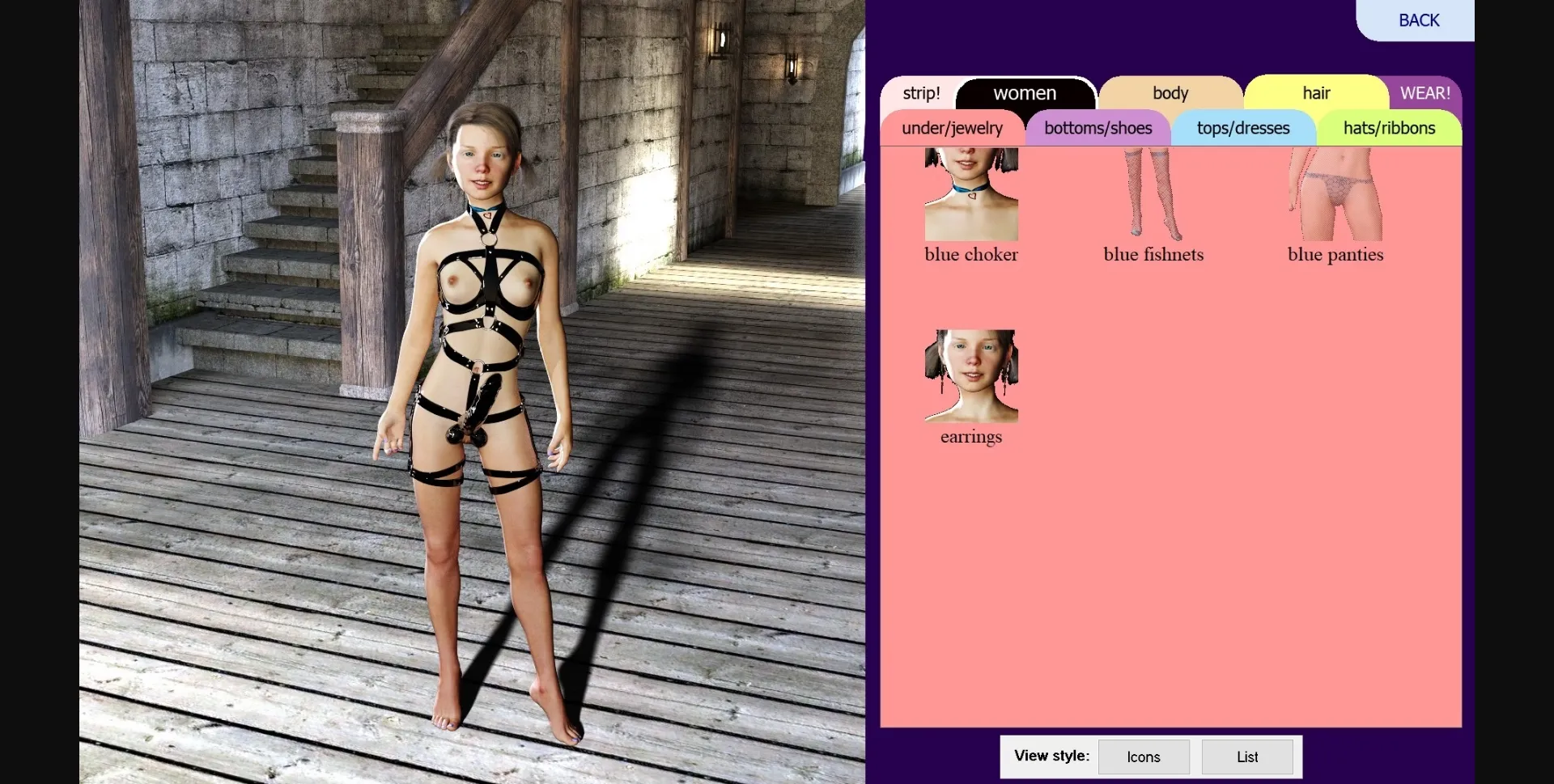The image size is (1554, 784).
Task: Switch view style to Icons
Action: pyautogui.click(x=1143, y=756)
